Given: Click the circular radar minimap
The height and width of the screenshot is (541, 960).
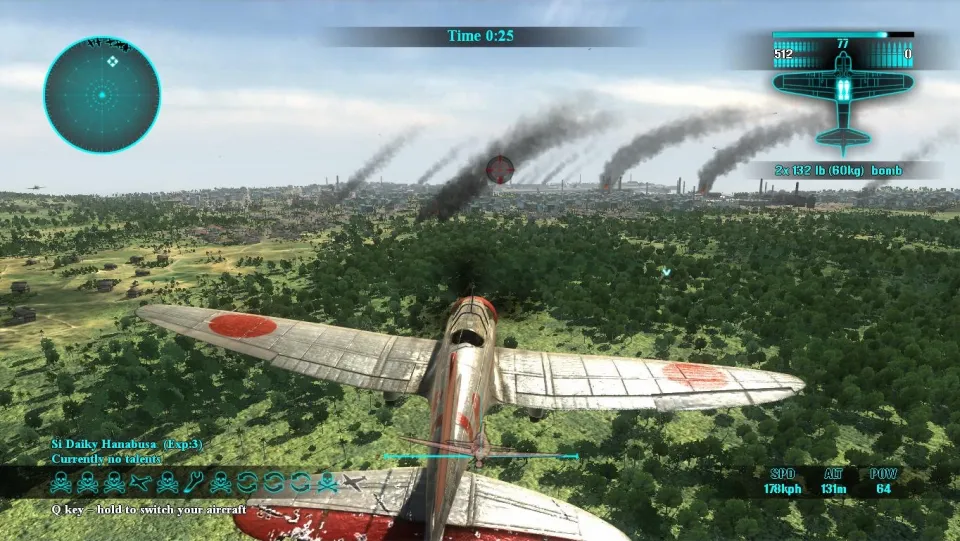Looking at the screenshot, I should 102,96.
